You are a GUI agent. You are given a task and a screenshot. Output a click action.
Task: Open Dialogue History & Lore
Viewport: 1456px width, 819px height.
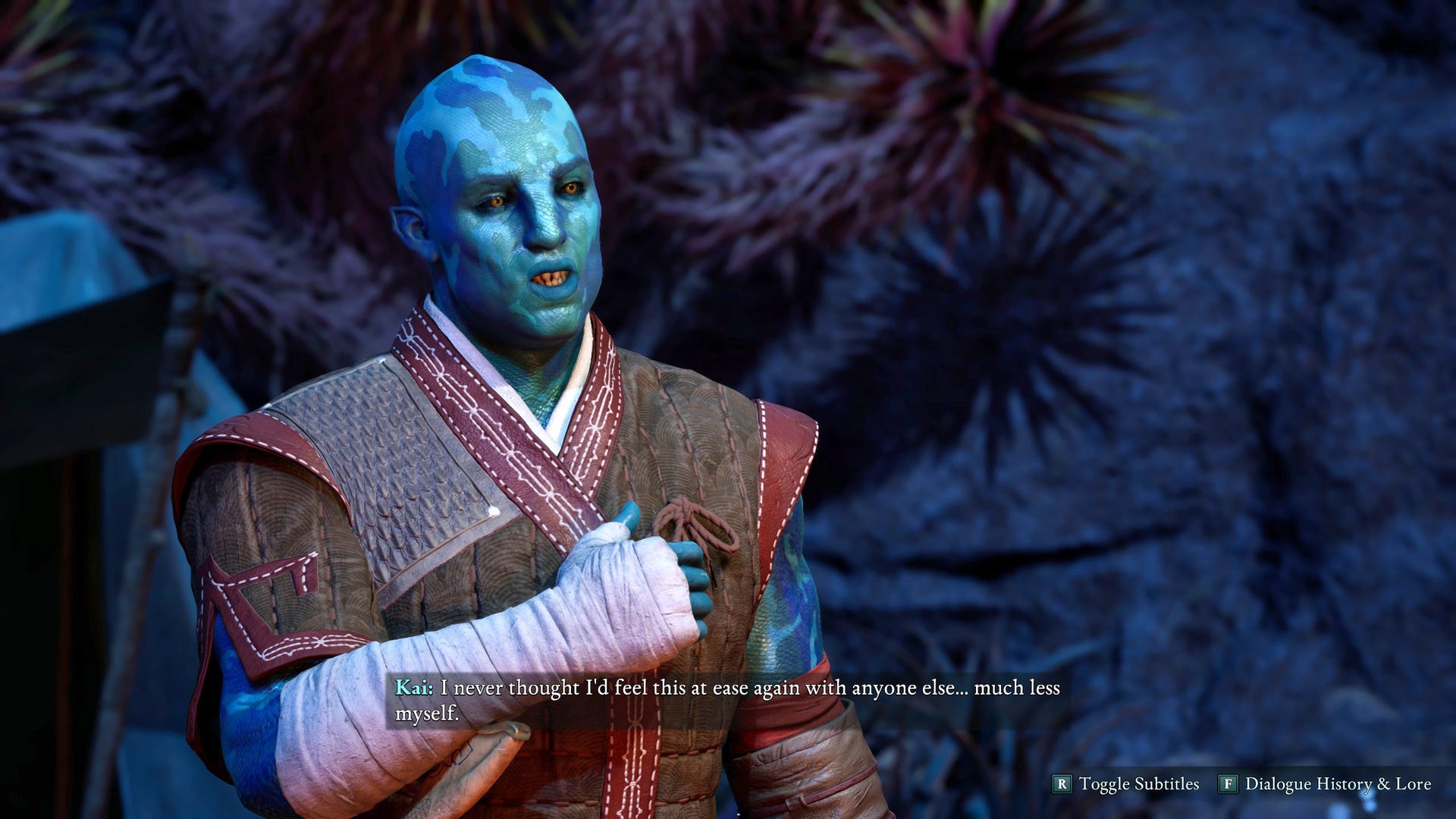coord(1326,784)
